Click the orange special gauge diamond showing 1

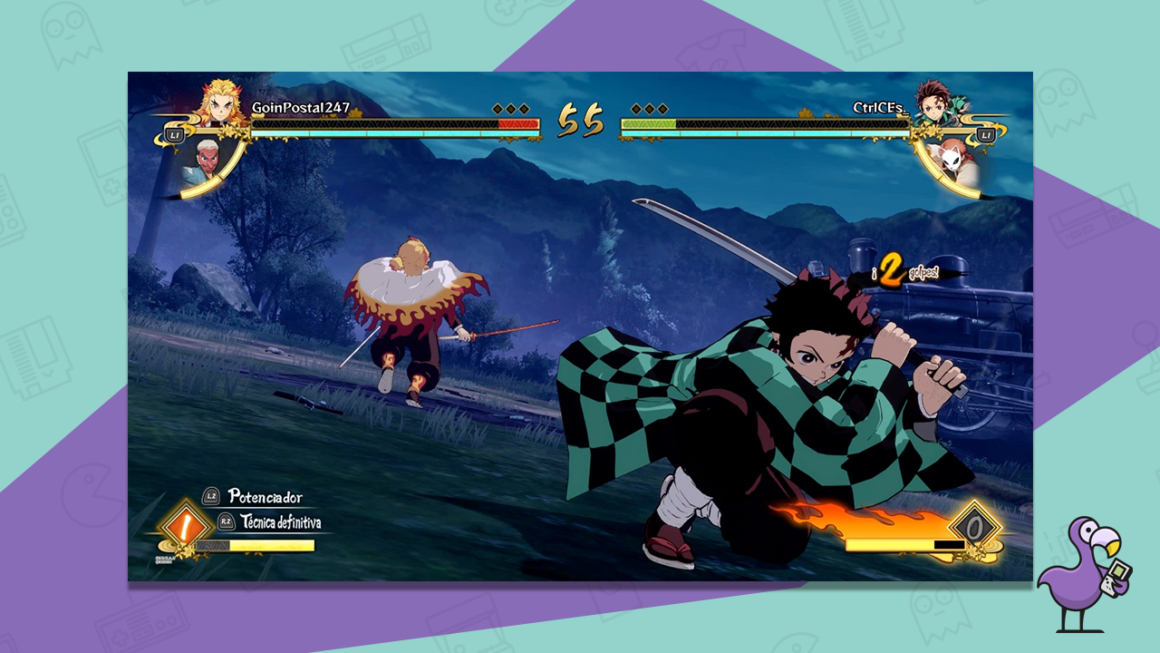point(183,525)
